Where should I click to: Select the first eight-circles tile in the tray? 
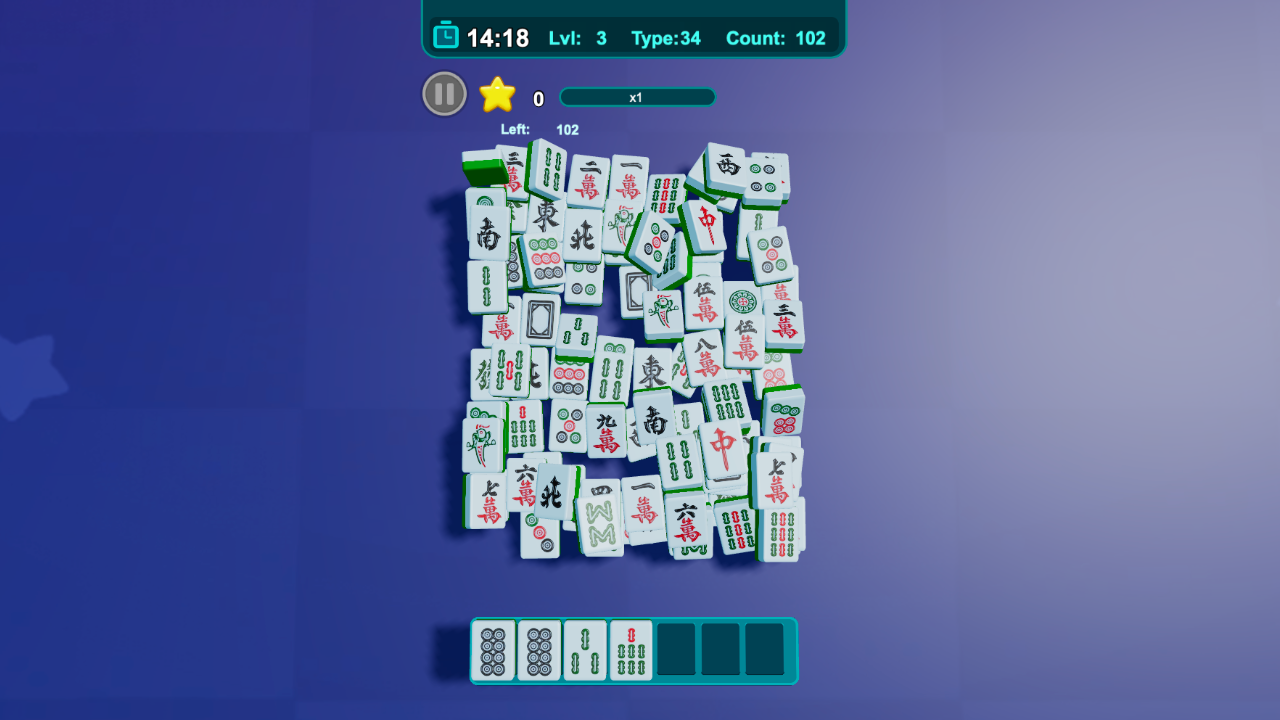[493, 649]
